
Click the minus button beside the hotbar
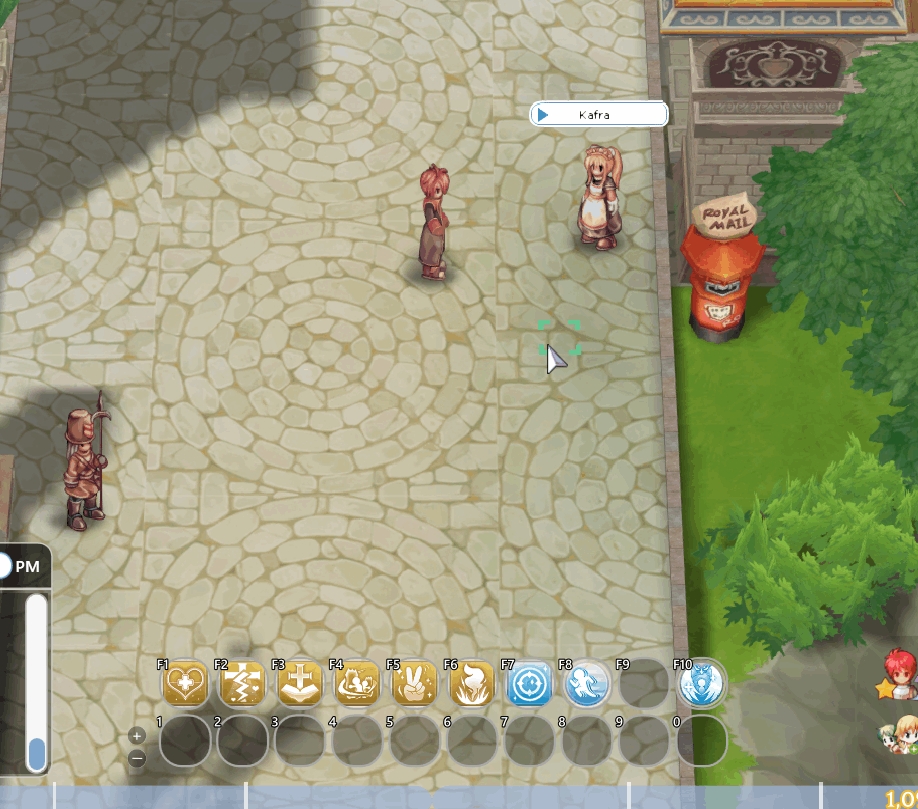click(x=137, y=757)
